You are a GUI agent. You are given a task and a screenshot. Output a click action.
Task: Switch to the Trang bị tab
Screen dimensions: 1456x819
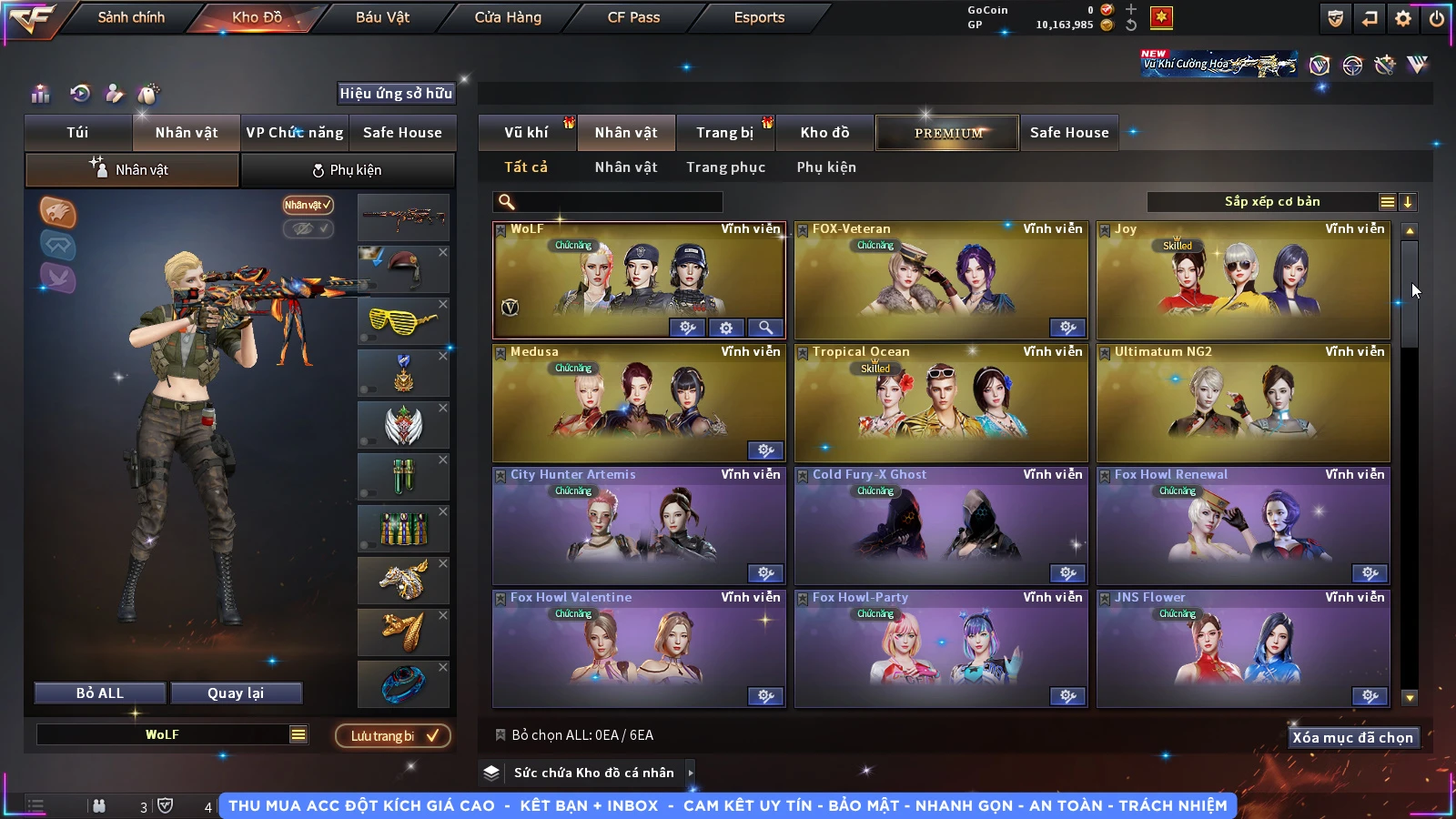tap(724, 133)
